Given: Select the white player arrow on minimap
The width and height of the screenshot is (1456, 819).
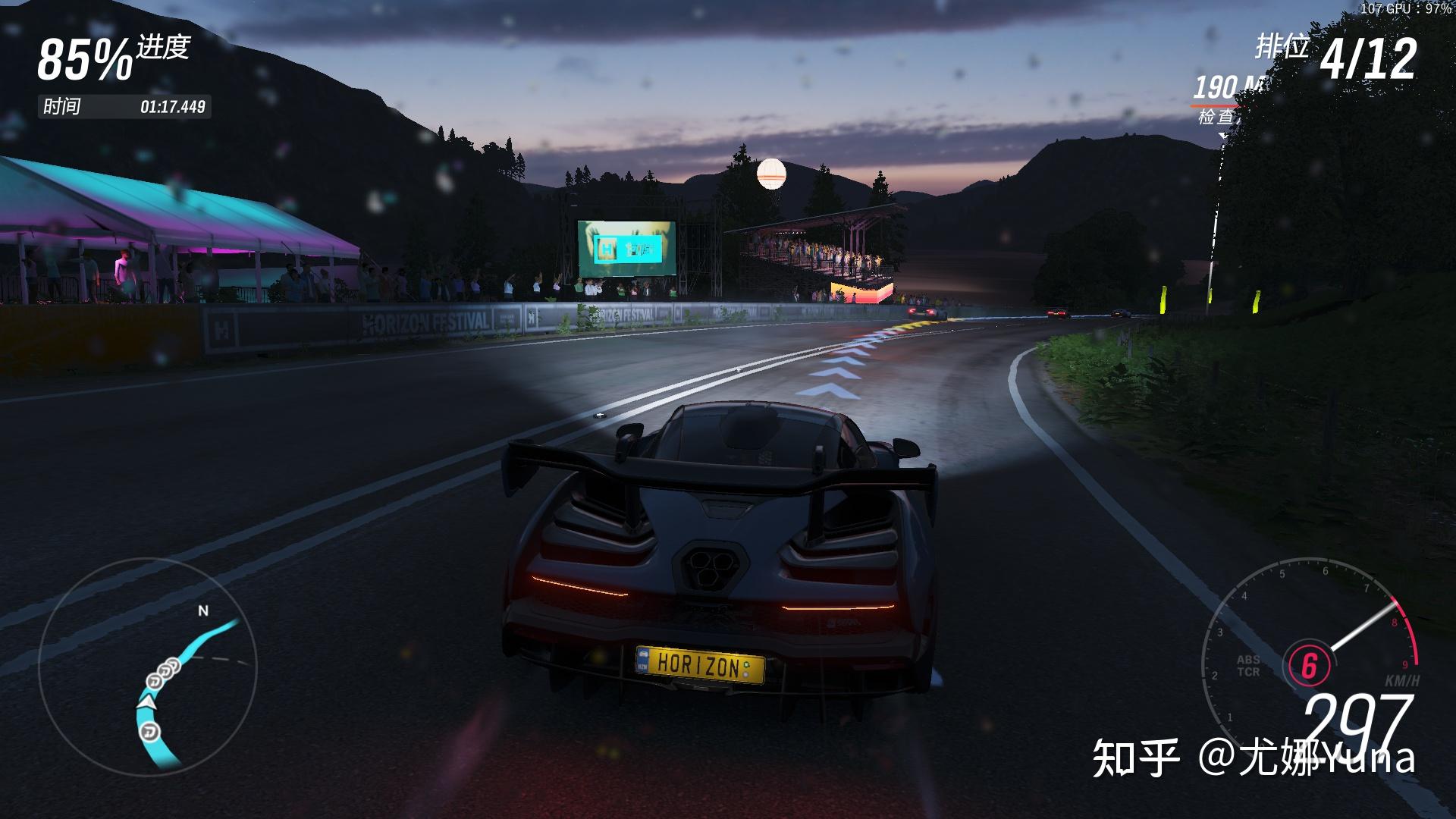Looking at the screenshot, I should [149, 704].
